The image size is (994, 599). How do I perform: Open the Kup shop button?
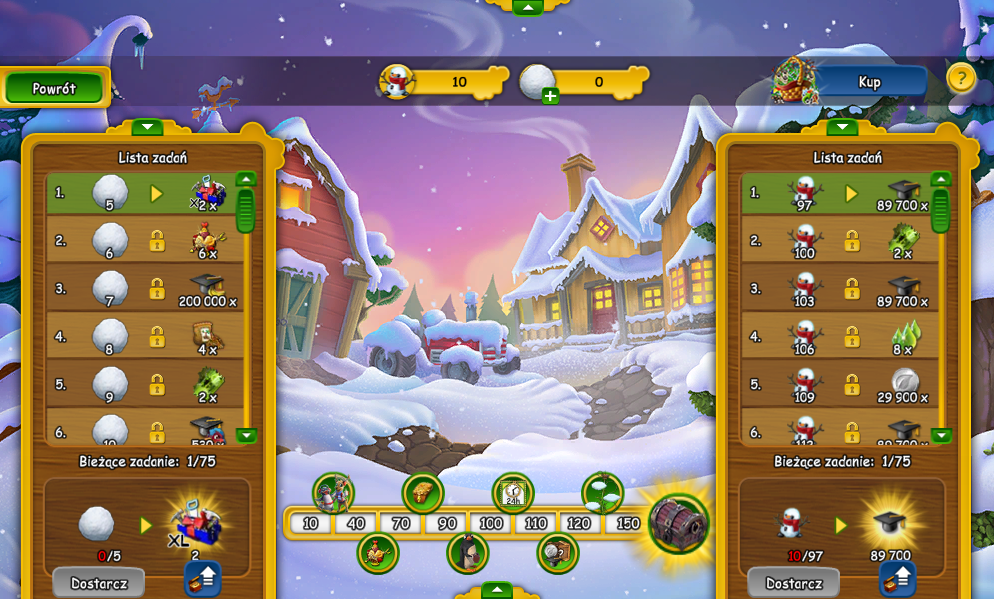point(868,82)
